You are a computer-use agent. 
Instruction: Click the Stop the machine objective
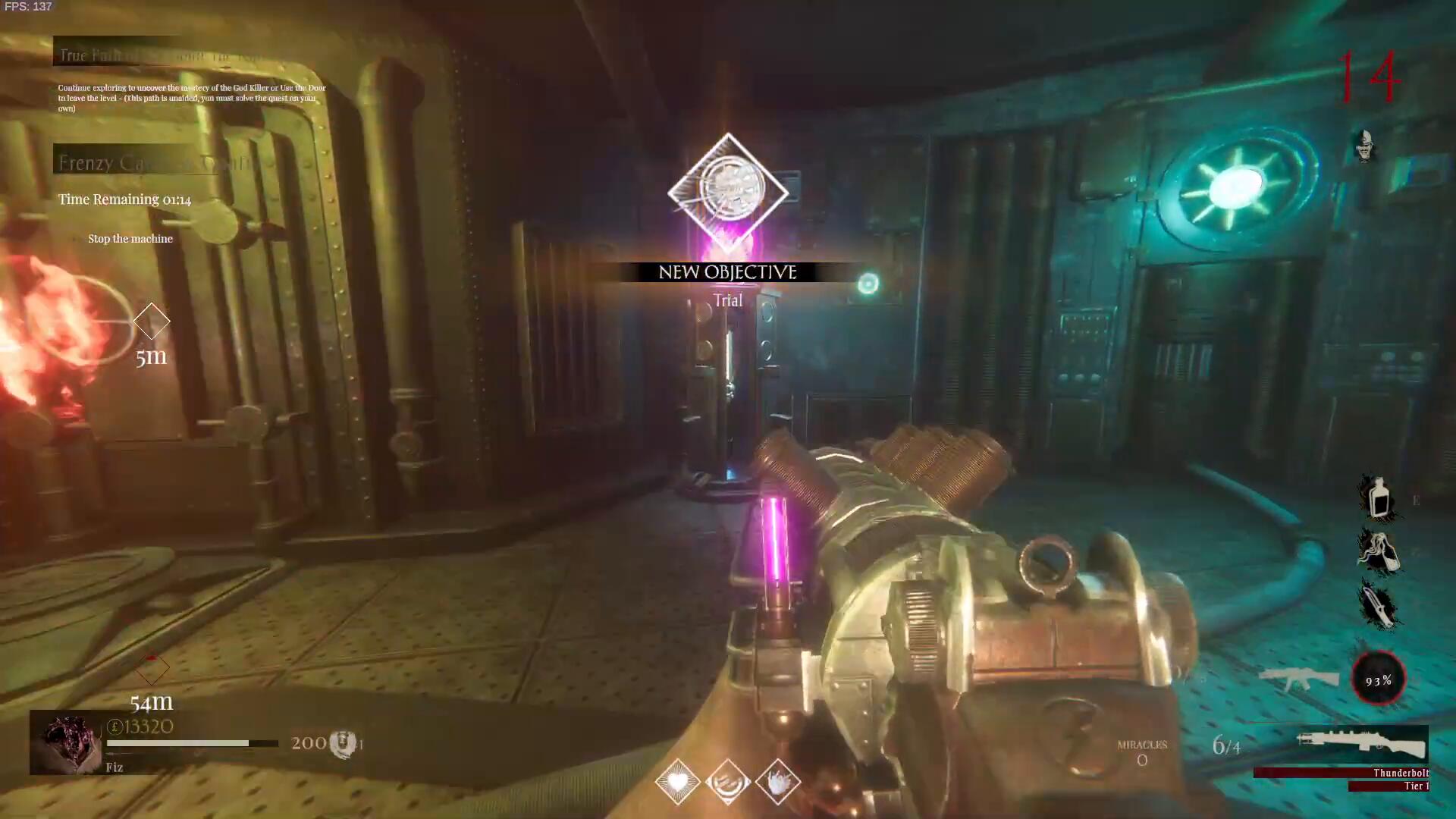130,239
